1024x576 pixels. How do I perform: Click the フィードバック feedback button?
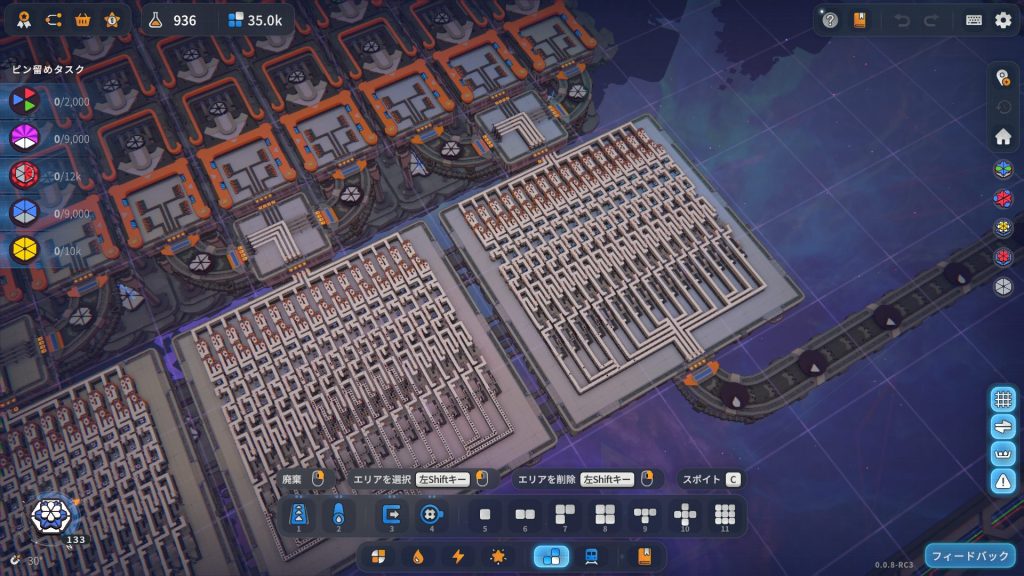click(970, 555)
